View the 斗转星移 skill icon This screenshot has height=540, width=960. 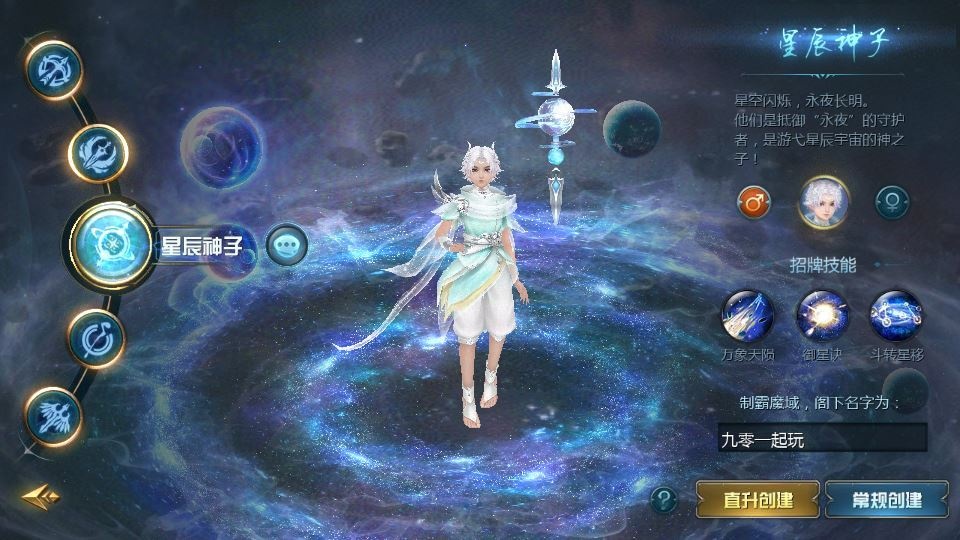pyautogui.click(x=896, y=316)
